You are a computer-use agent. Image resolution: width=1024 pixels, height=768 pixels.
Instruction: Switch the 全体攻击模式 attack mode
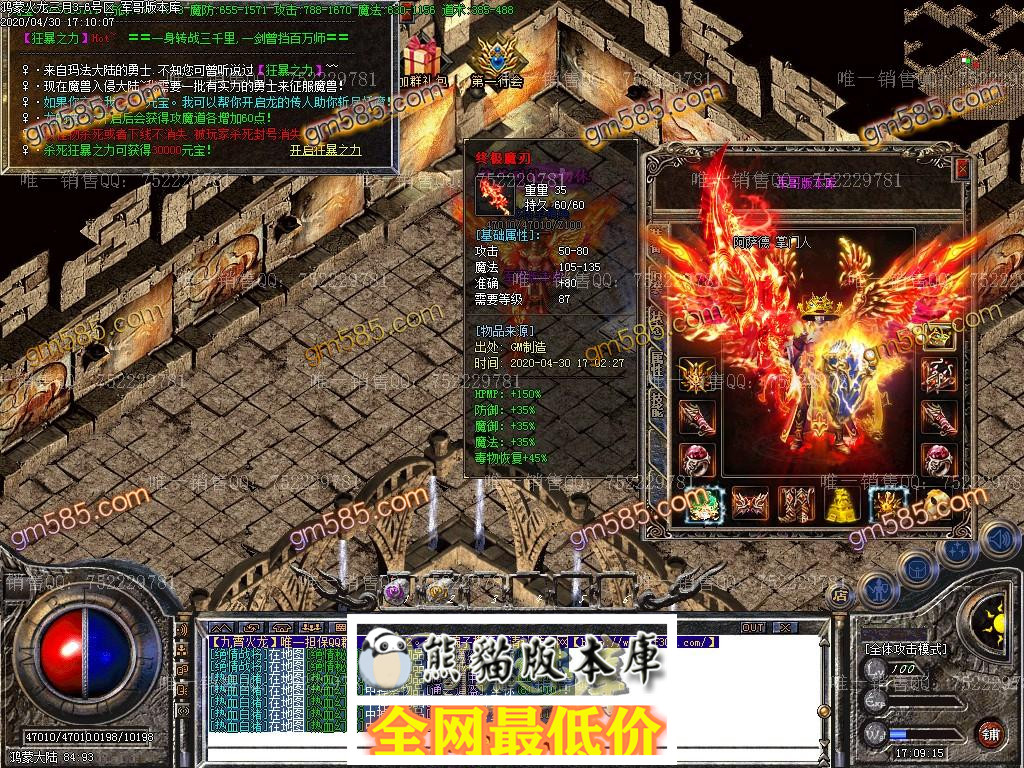(905, 648)
